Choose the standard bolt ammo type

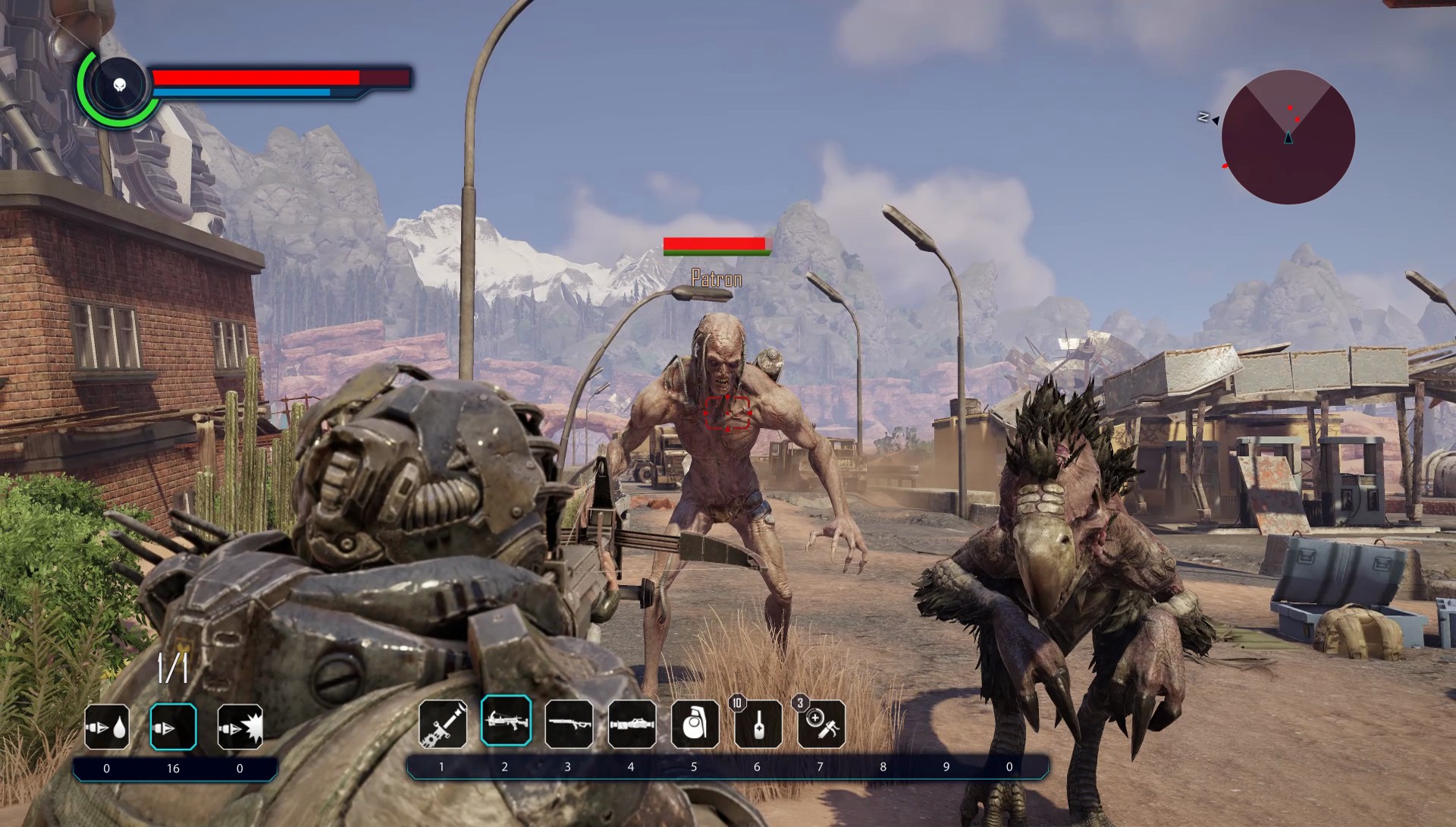(174, 727)
